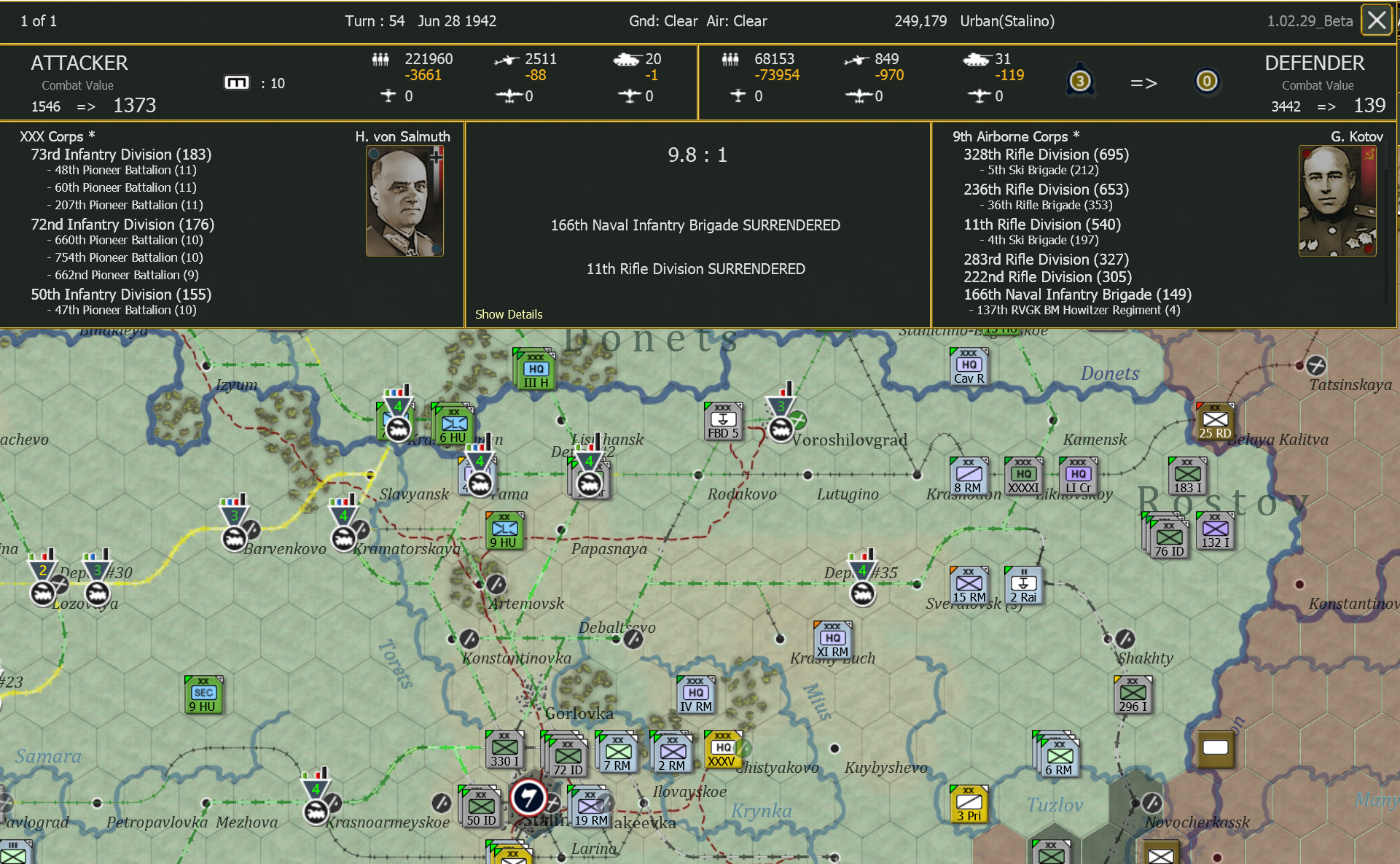
Task: Select 73rd Infantry Division in attacker list
Action: coord(121,155)
